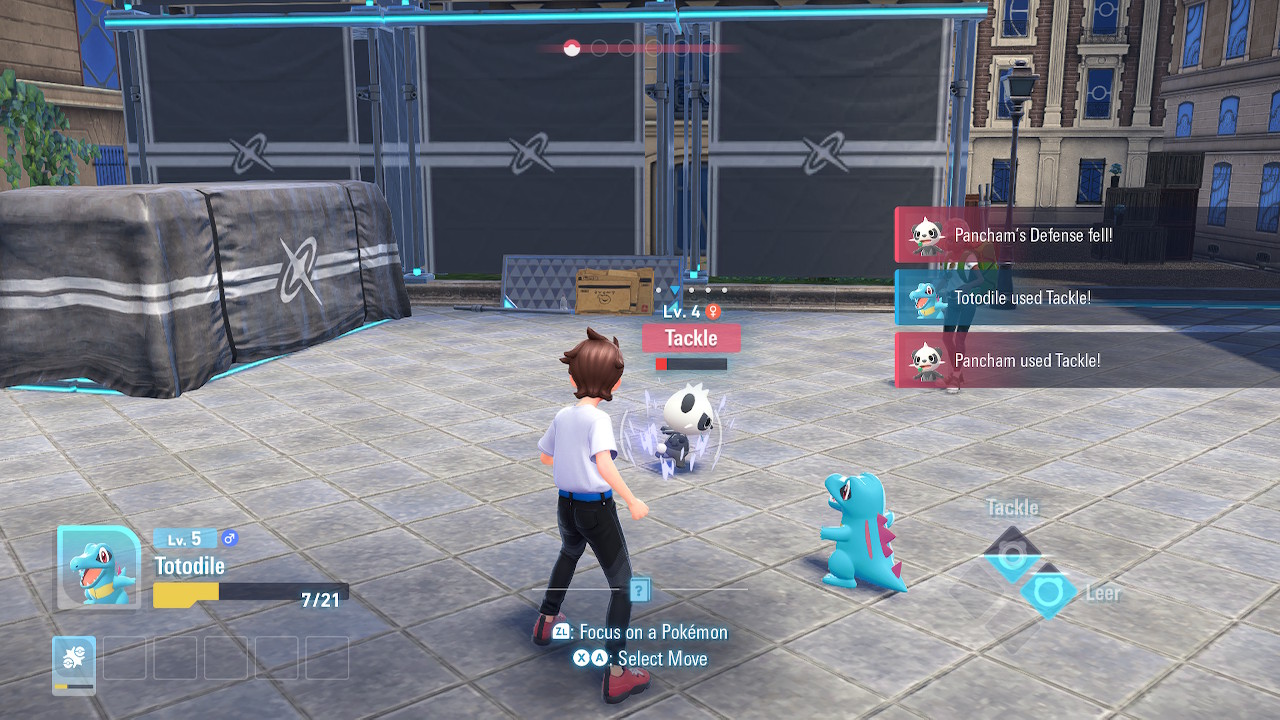
Task: Select the first party slot icon
Action: point(74,664)
